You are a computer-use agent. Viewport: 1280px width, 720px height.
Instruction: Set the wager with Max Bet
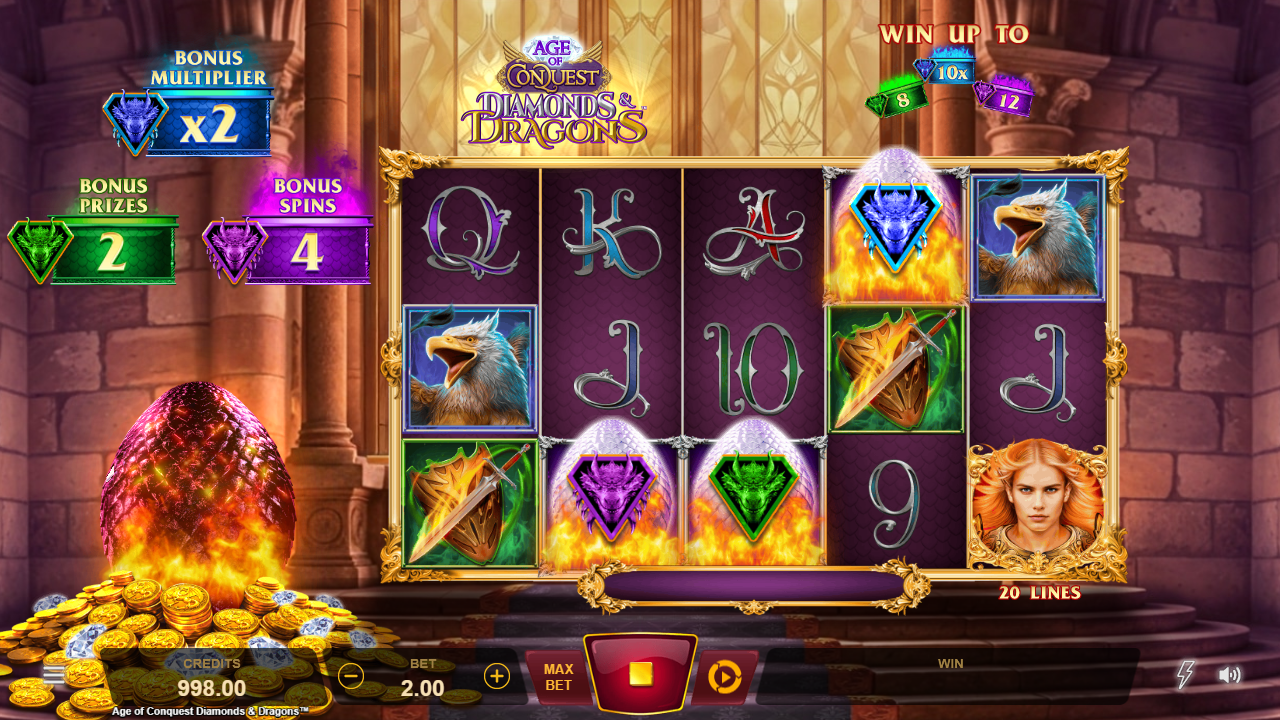[x=558, y=677]
